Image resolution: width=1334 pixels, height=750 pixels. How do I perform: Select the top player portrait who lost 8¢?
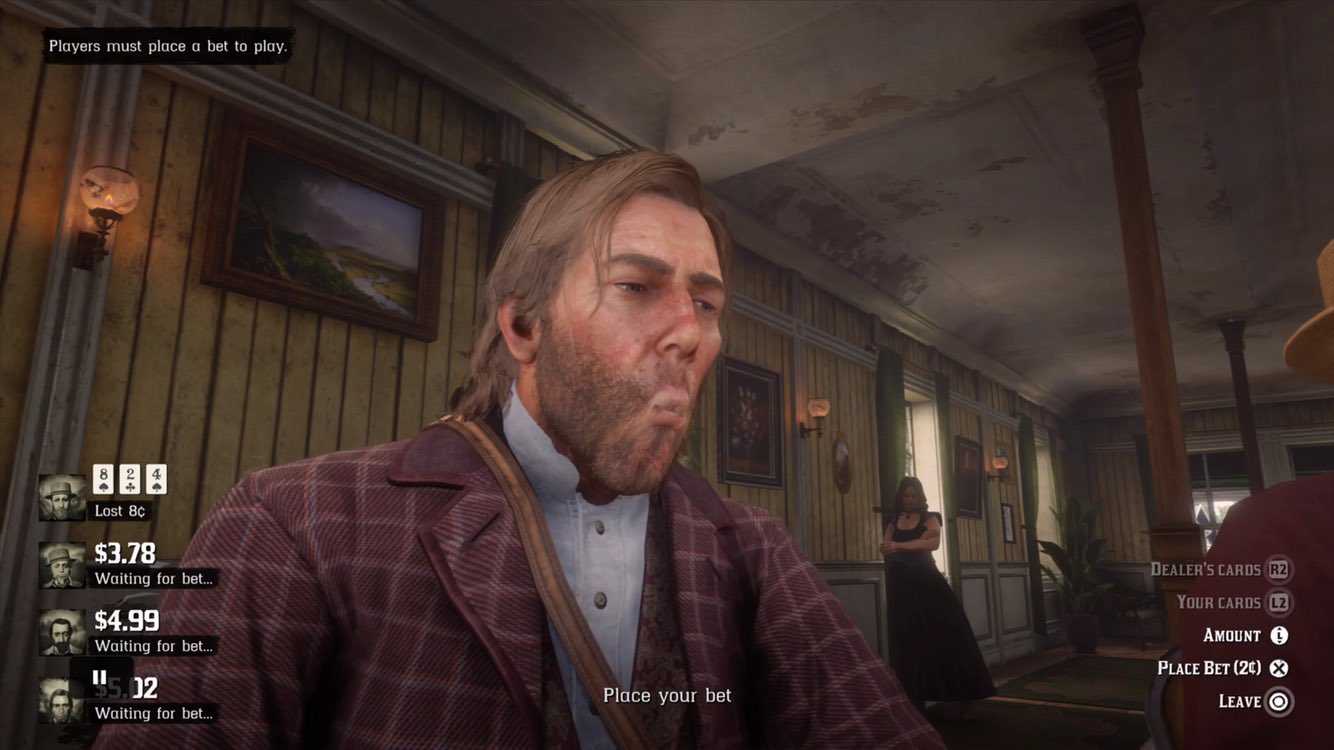pyautogui.click(x=60, y=495)
